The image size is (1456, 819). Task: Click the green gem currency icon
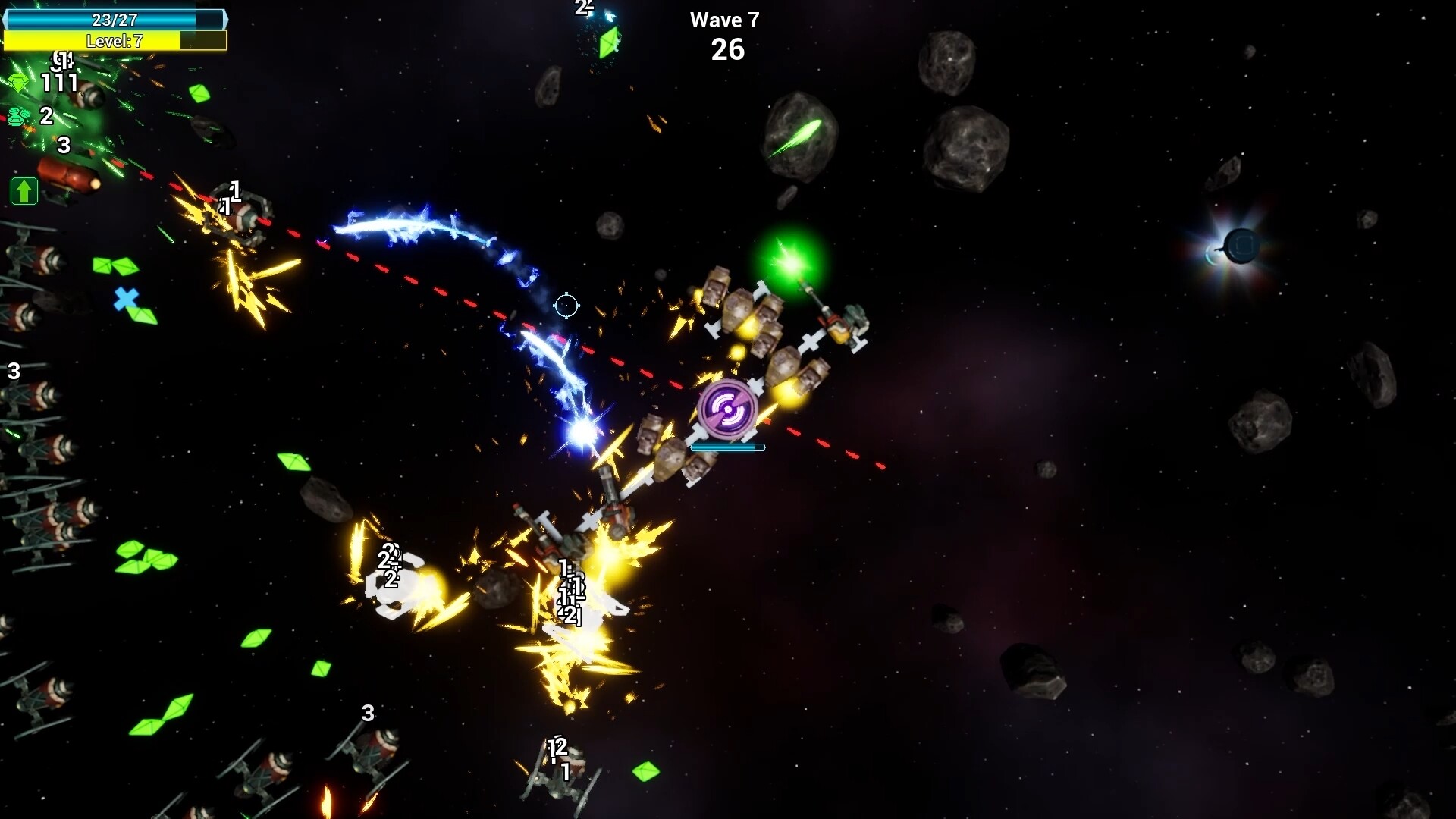click(19, 82)
